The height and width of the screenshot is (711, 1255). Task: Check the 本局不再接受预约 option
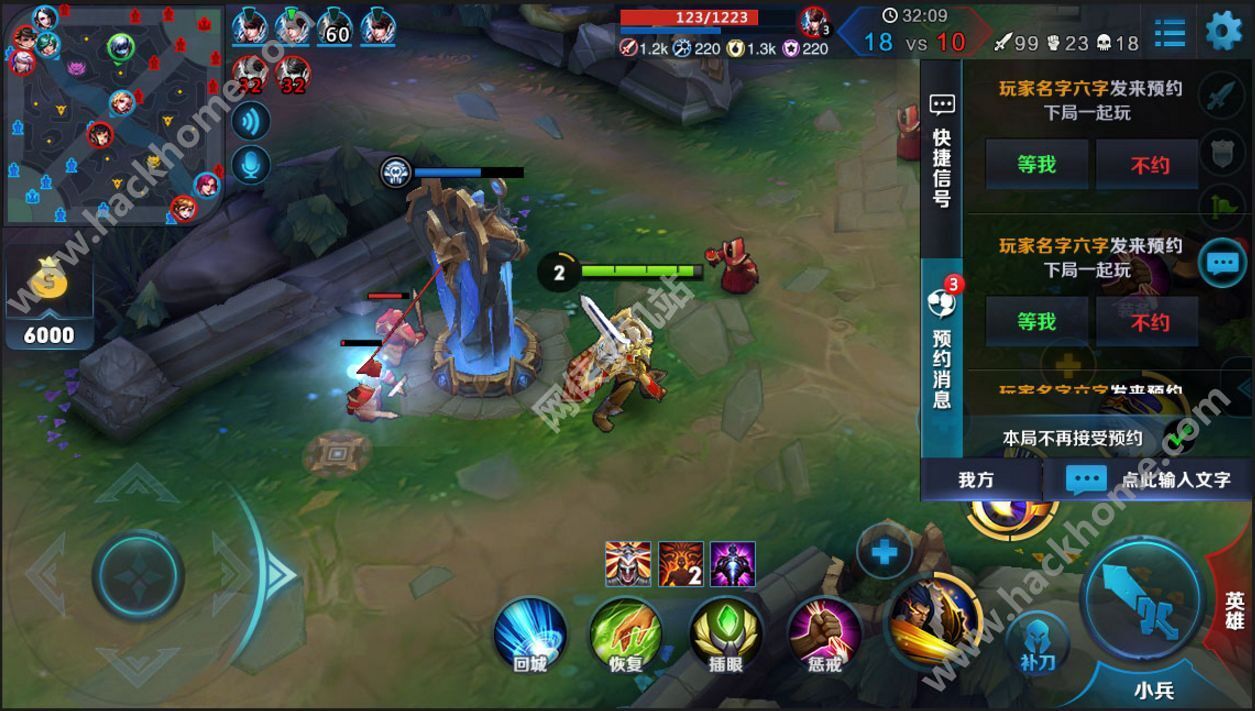(x=1180, y=438)
